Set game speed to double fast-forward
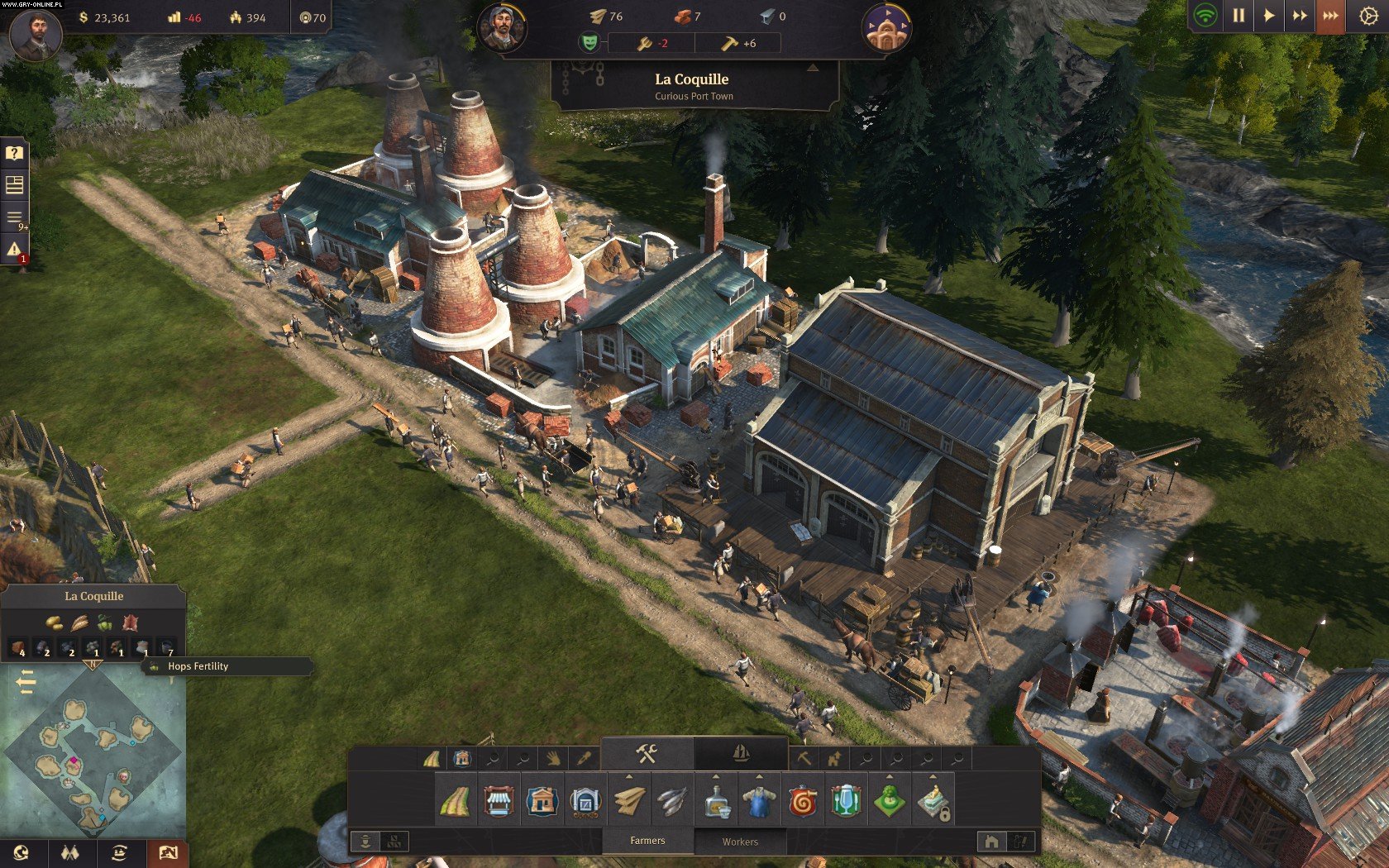The height and width of the screenshot is (868, 1389). coord(1299,16)
